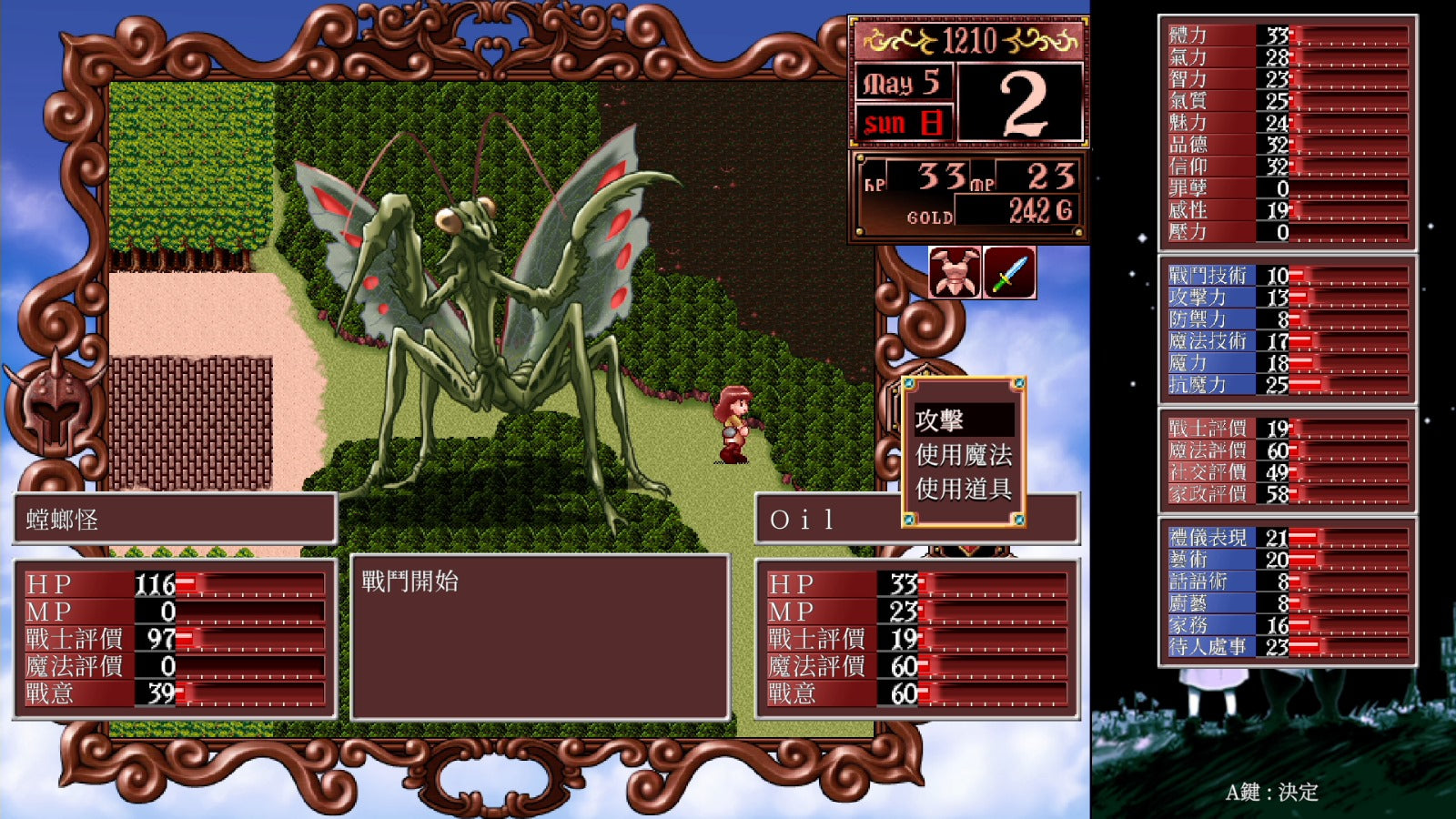Screen dimensions: 1456x819
Task: Click the armor equipment icon
Action: pos(955,272)
